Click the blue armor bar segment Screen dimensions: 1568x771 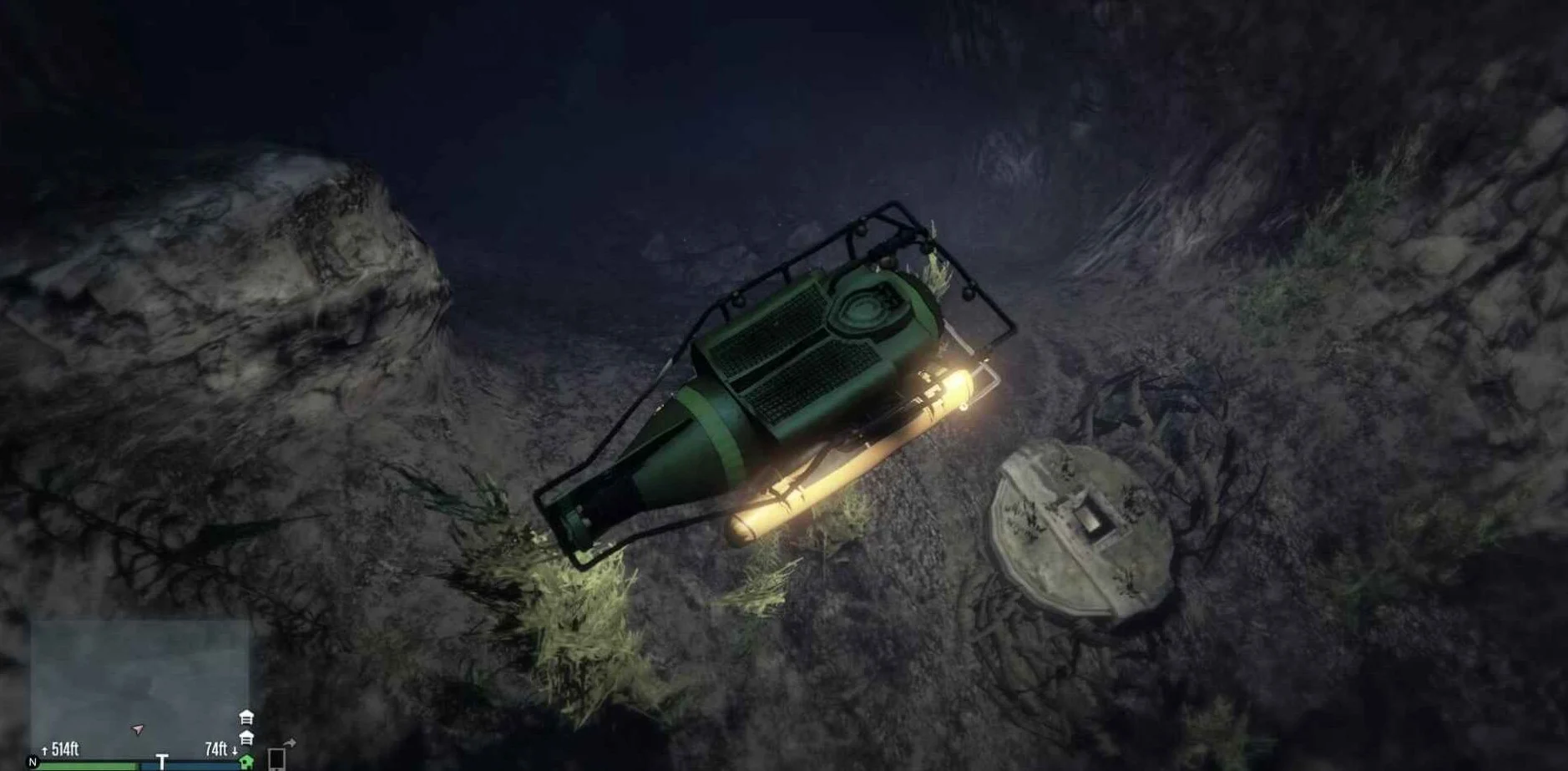[x=189, y=768]
